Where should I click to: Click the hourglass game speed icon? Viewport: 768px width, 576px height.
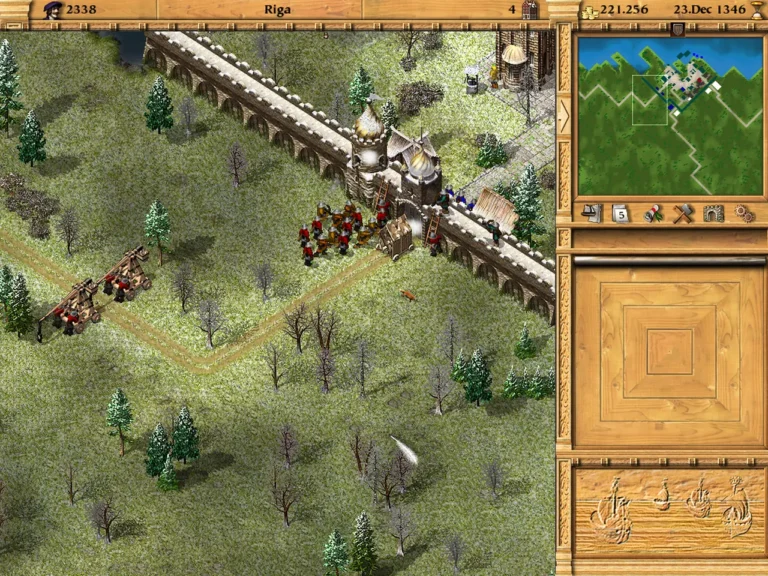pyautogui.click(x=757, y=10)
